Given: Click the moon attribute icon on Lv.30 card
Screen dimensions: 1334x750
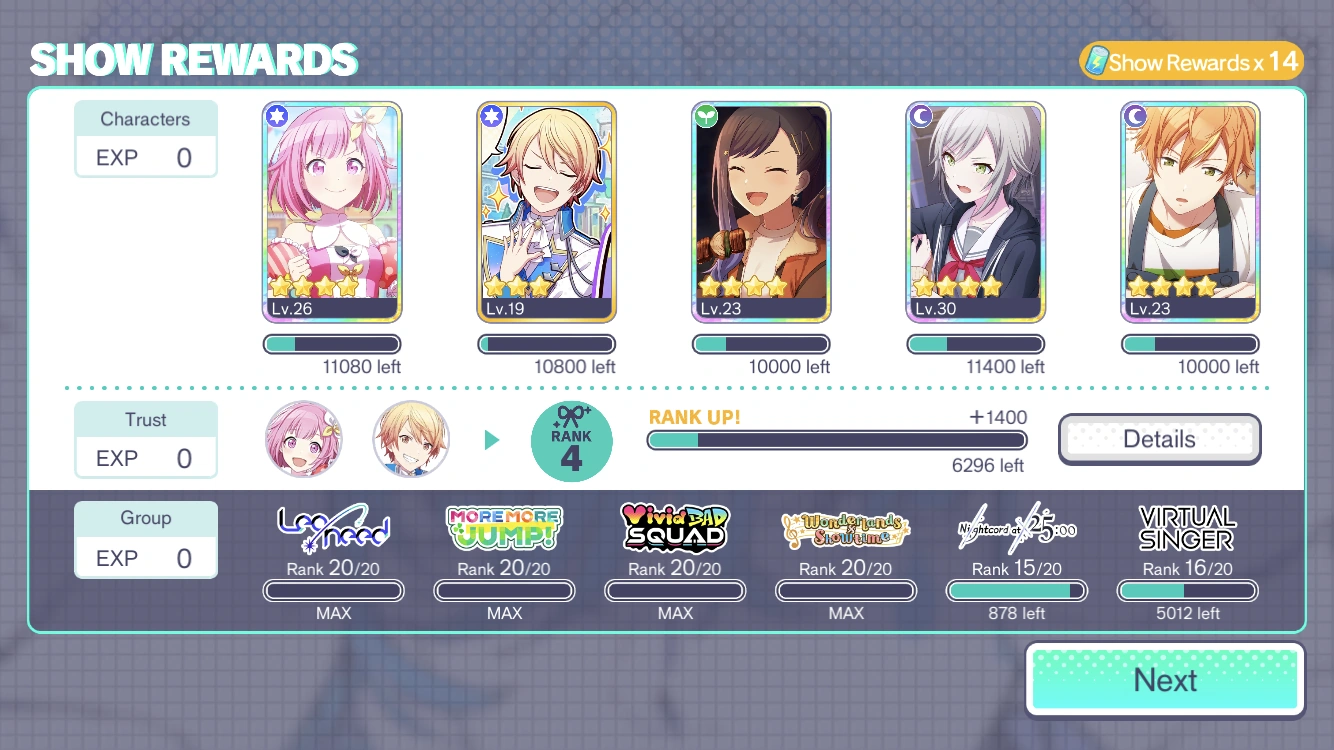Looking at the screenshot, I should click(x=919, y=115).
